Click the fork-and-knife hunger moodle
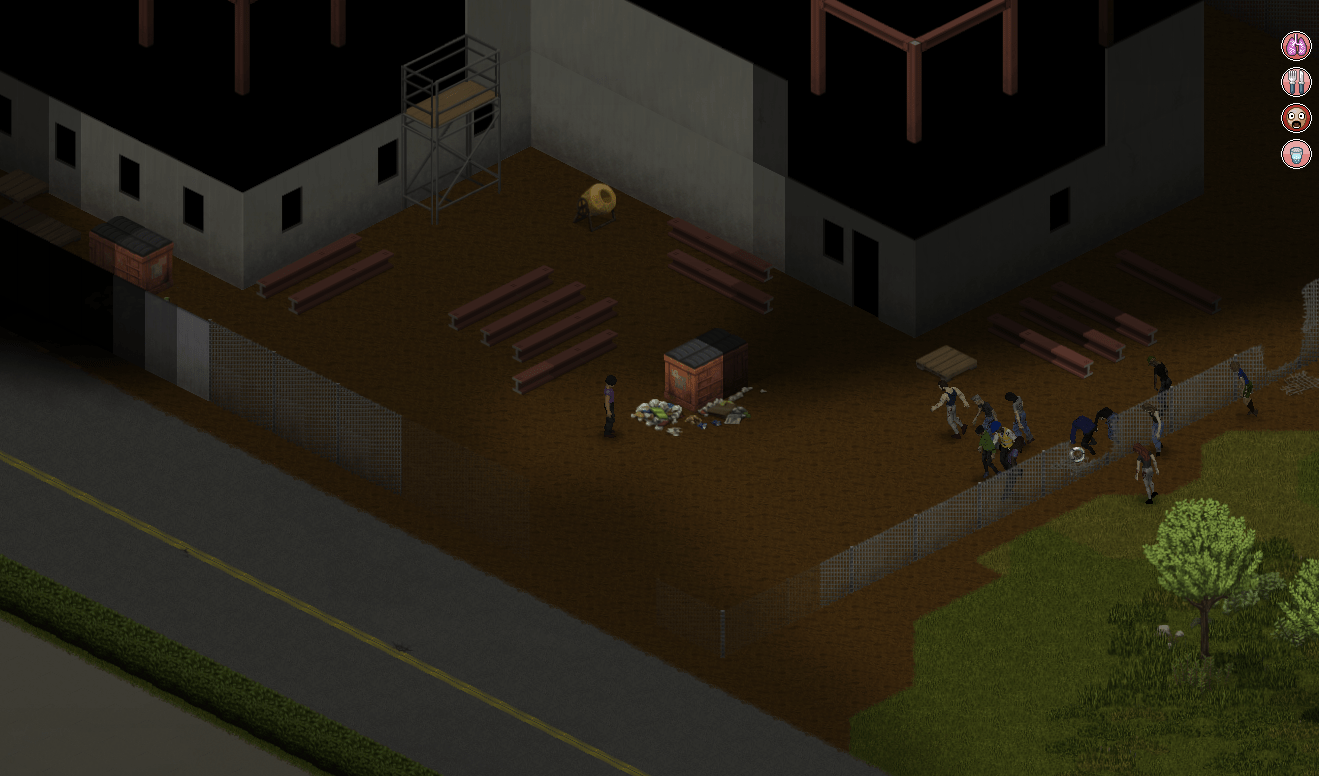 (x=1295, y=81)
